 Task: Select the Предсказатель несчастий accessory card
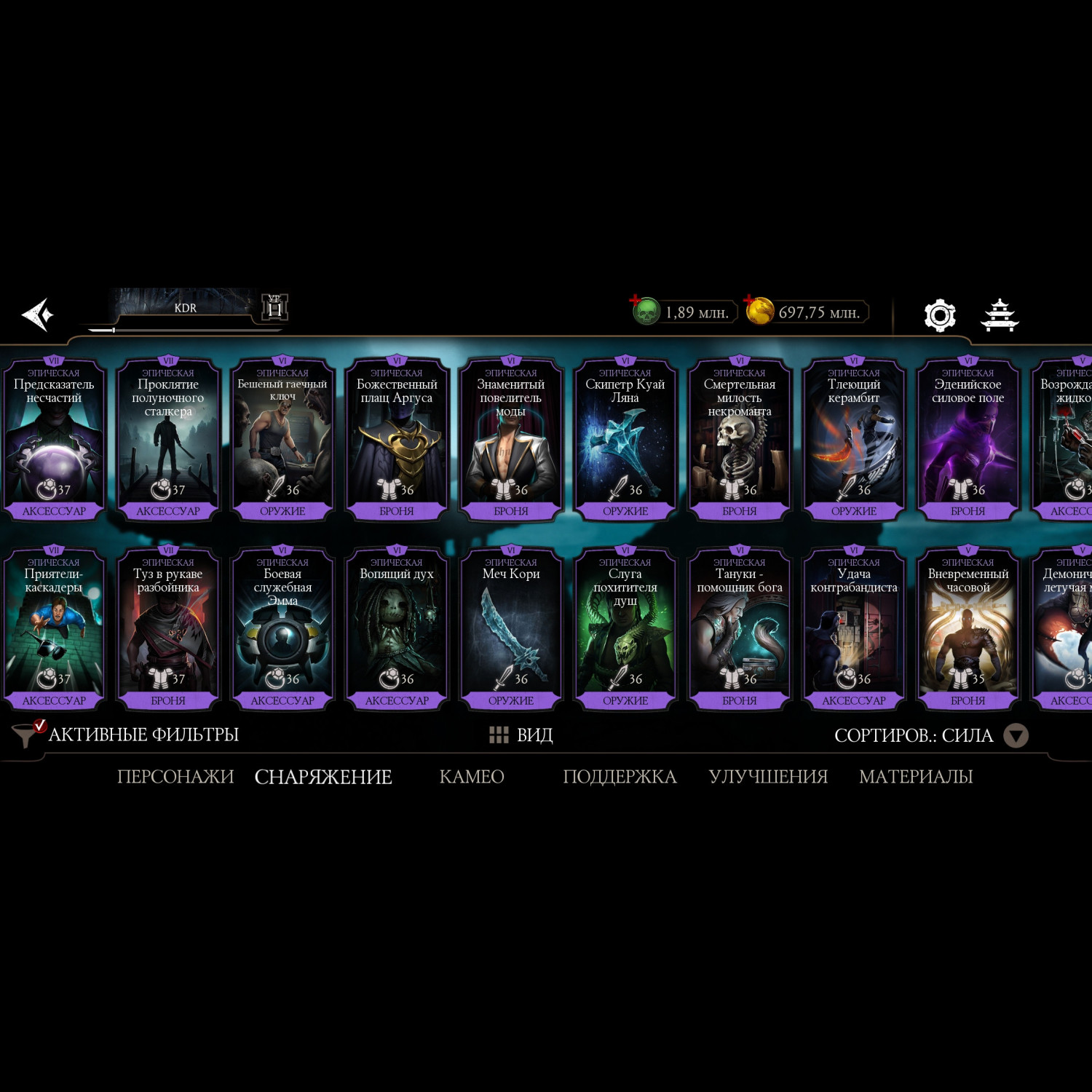(54, 438)
